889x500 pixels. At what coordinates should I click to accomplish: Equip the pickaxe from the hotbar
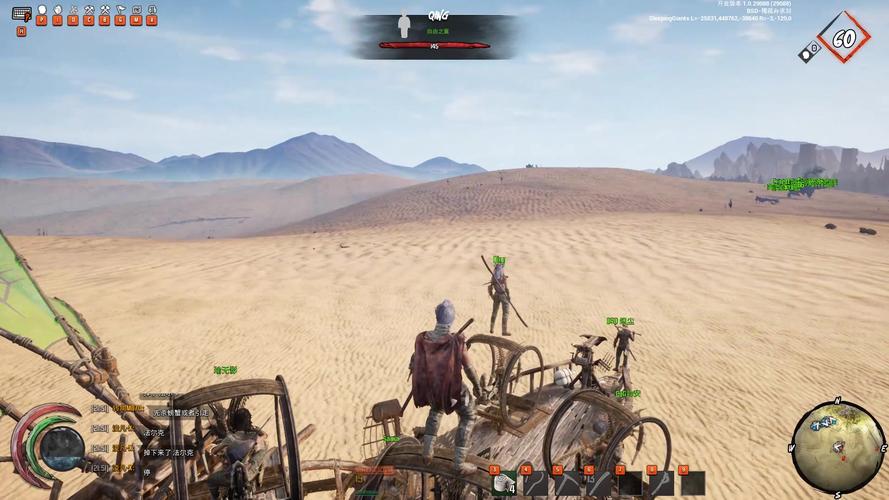(x=566, y=484)
